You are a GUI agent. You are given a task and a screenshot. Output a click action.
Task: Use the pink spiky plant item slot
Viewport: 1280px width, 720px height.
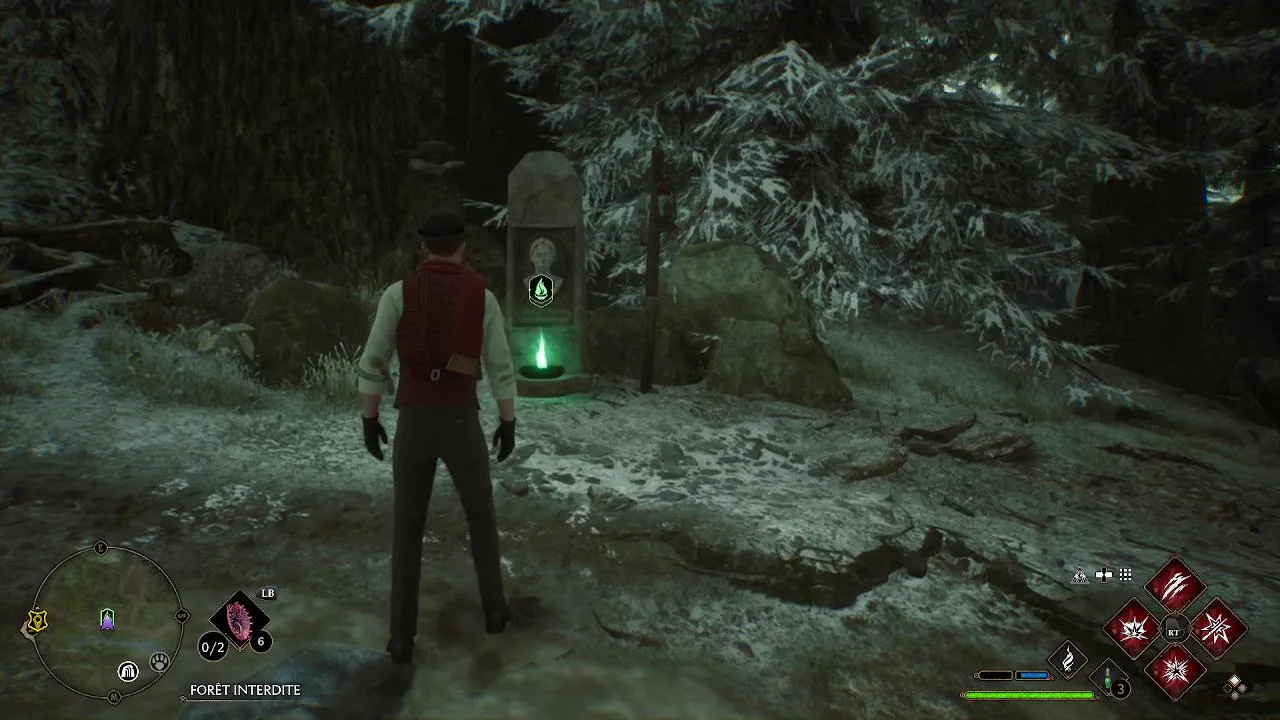pos(240,619)
